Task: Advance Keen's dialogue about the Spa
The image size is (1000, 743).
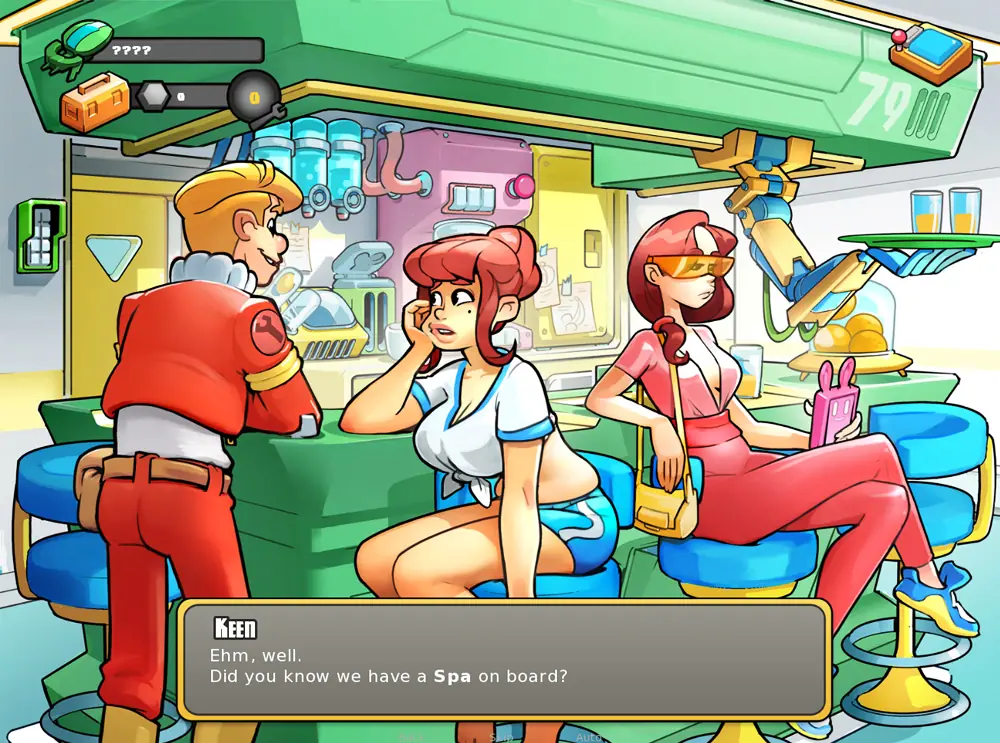Action: [504, 658]
